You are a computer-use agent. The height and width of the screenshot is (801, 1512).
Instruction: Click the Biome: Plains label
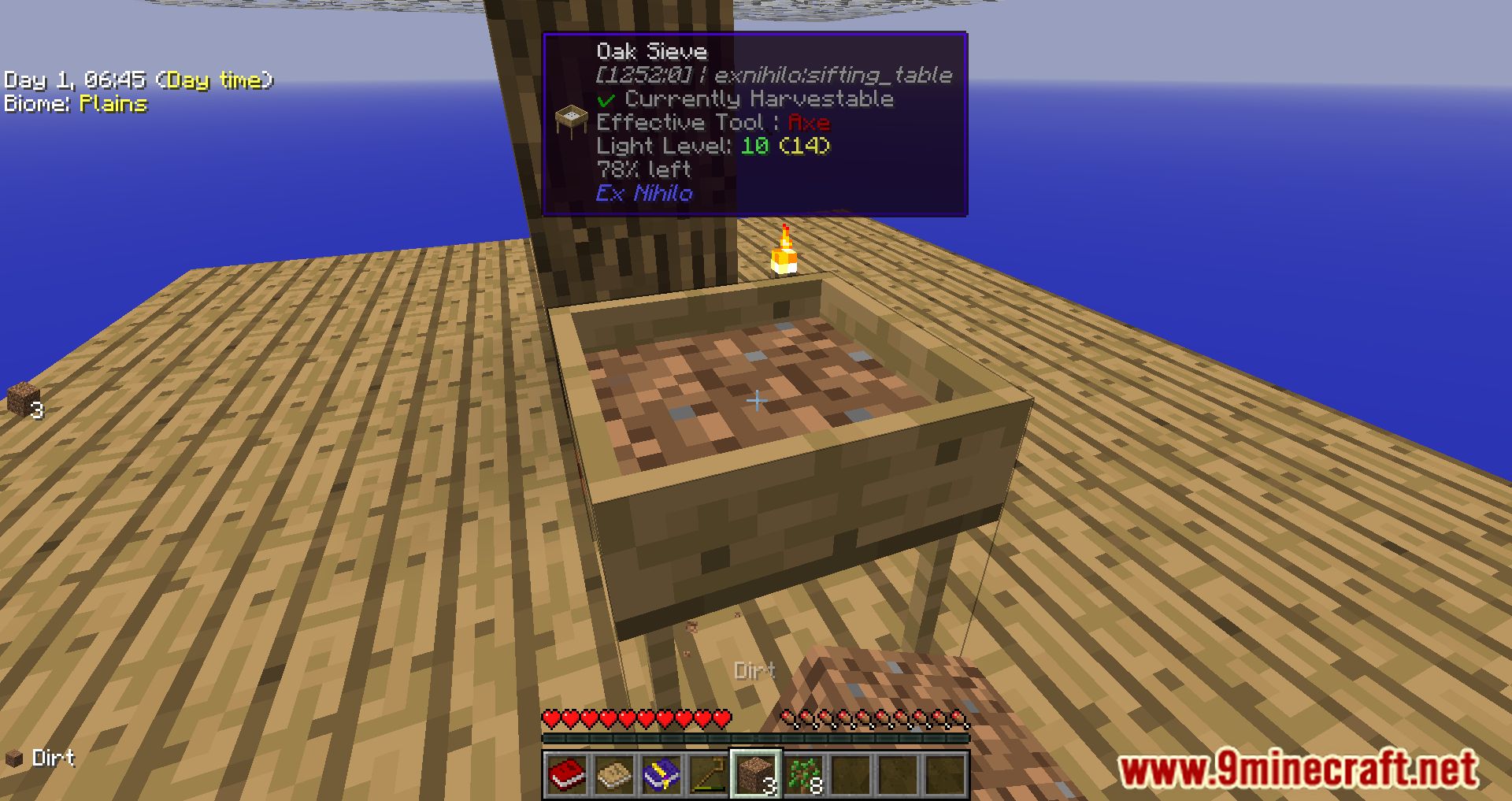75,103
